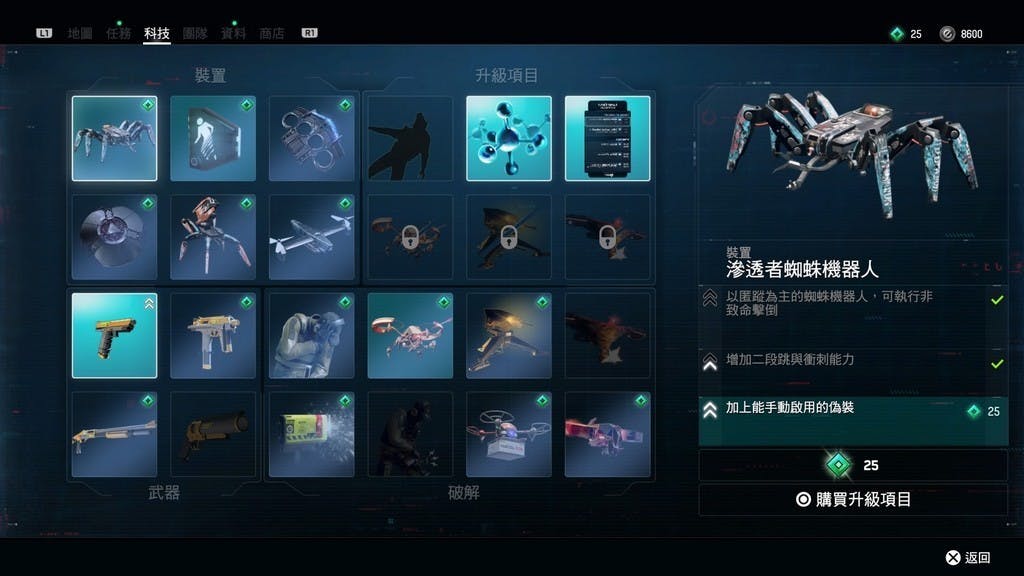The image size is (1024, 576).
Task: Pick the gold pistol weapon tile
Action: point(114,335)
